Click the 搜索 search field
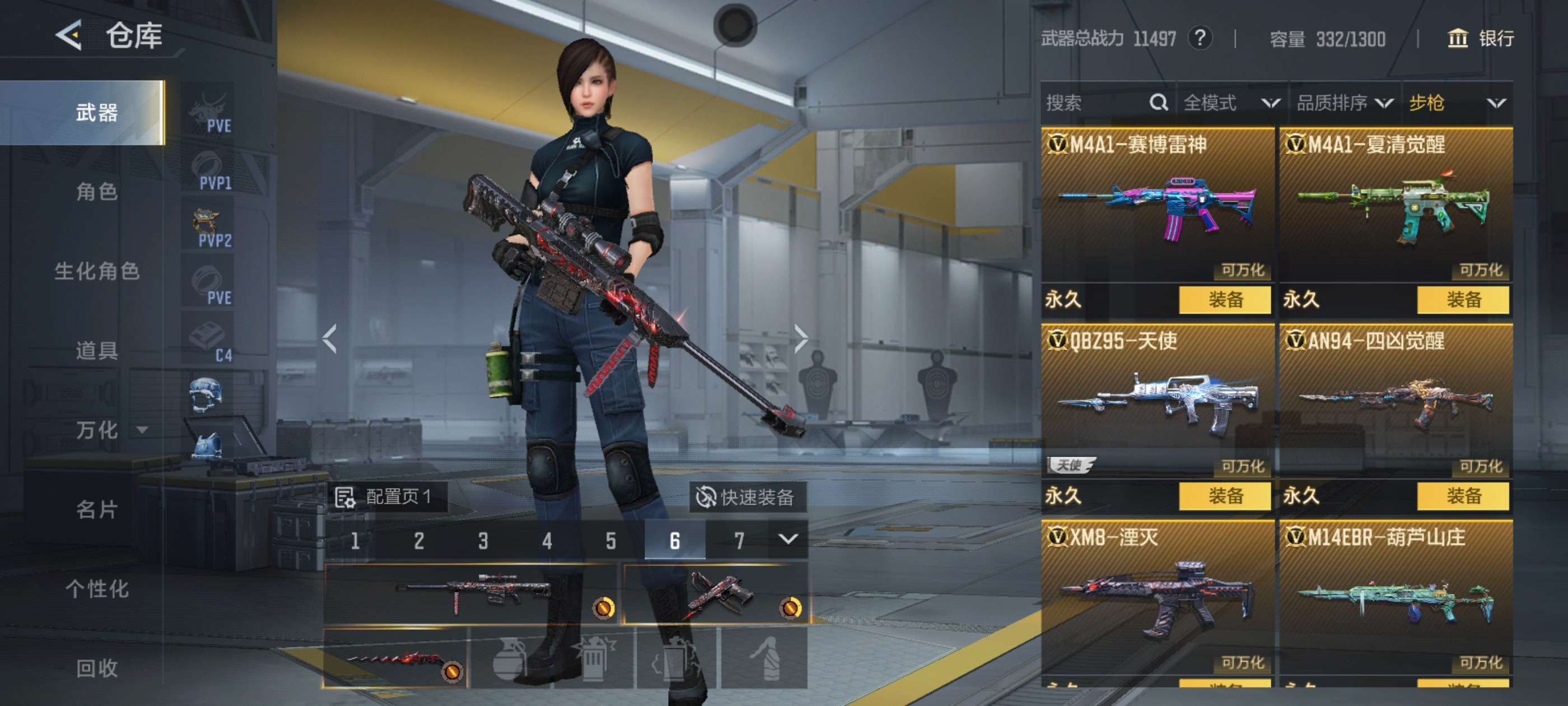 (1096, 103)
